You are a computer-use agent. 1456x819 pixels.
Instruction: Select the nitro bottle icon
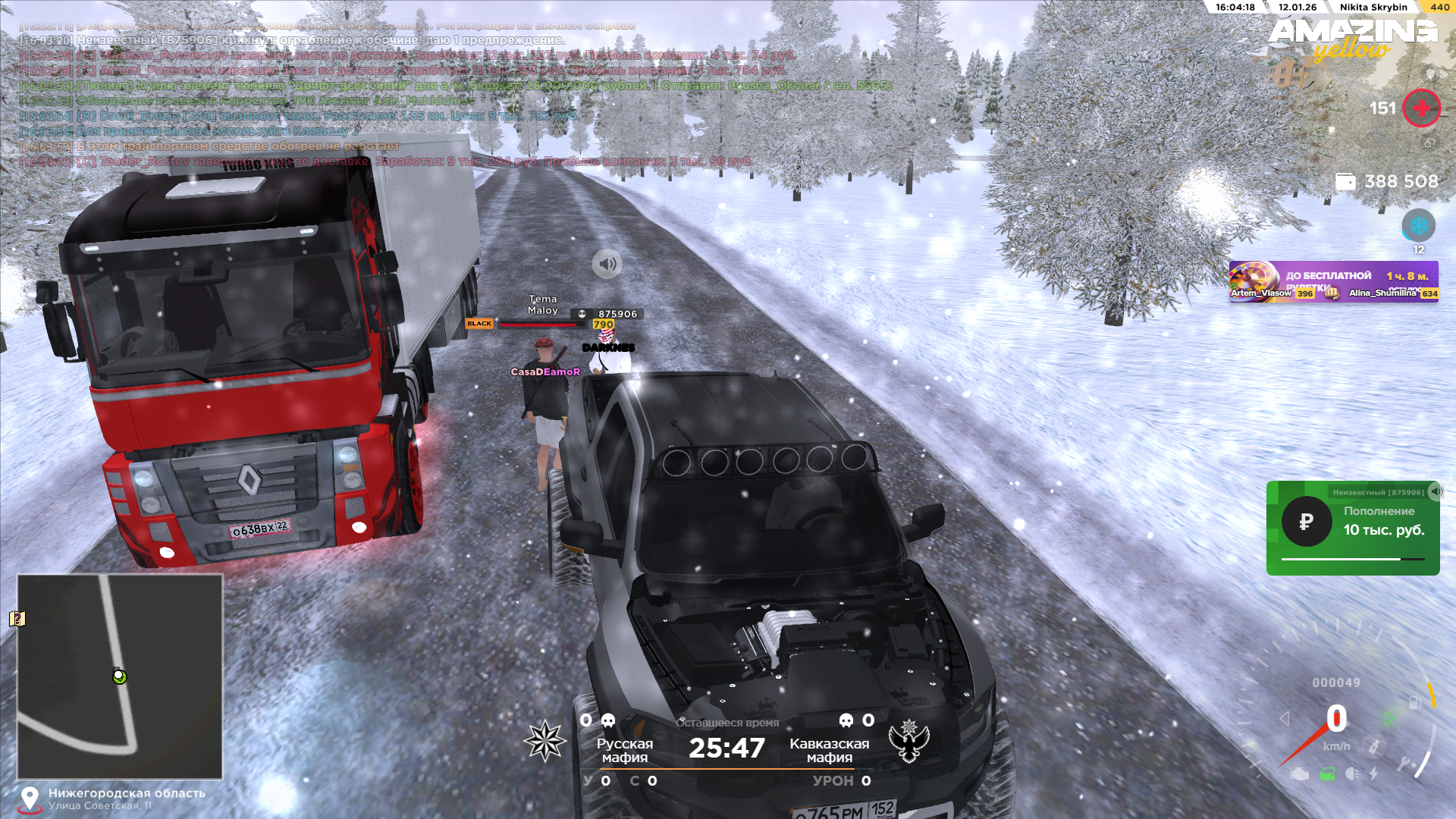[x=1373, y=746]
